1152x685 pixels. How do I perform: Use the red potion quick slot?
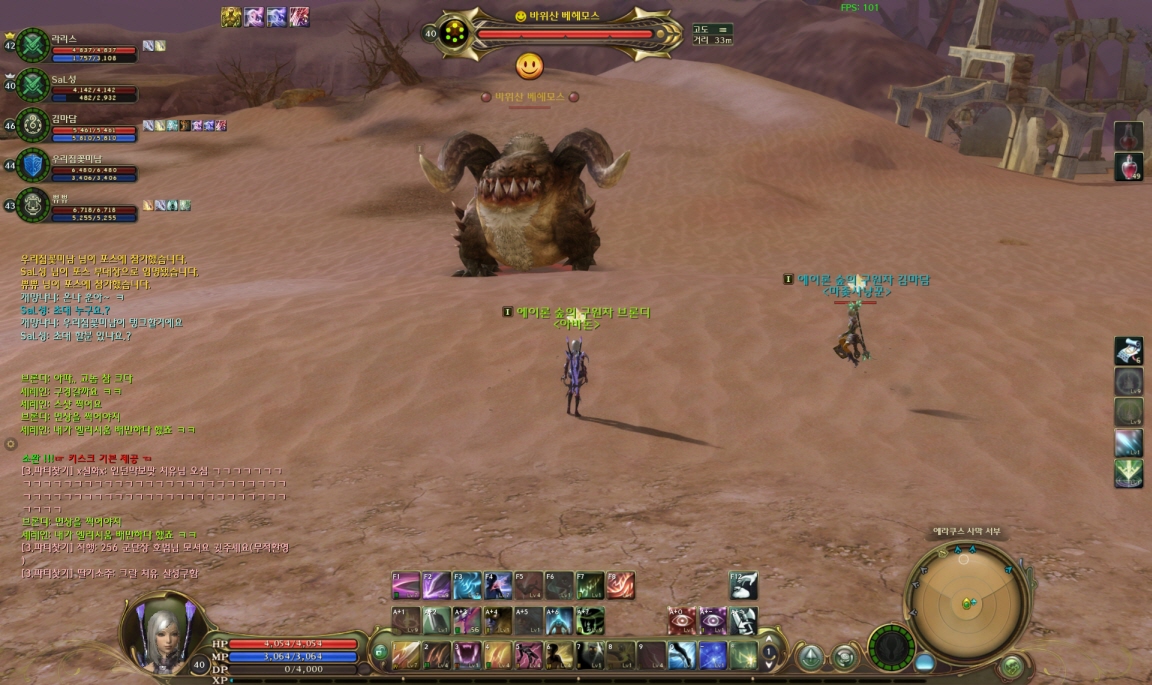click(1128, 166)
